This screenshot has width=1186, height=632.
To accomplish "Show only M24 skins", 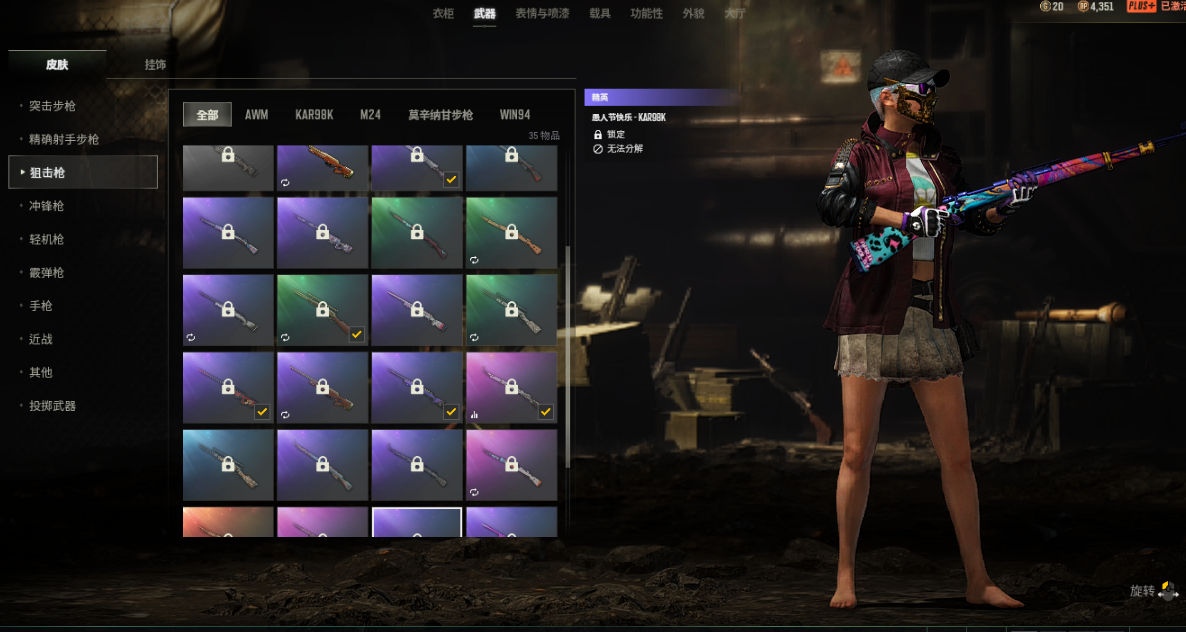I will (x=370, y=115).
